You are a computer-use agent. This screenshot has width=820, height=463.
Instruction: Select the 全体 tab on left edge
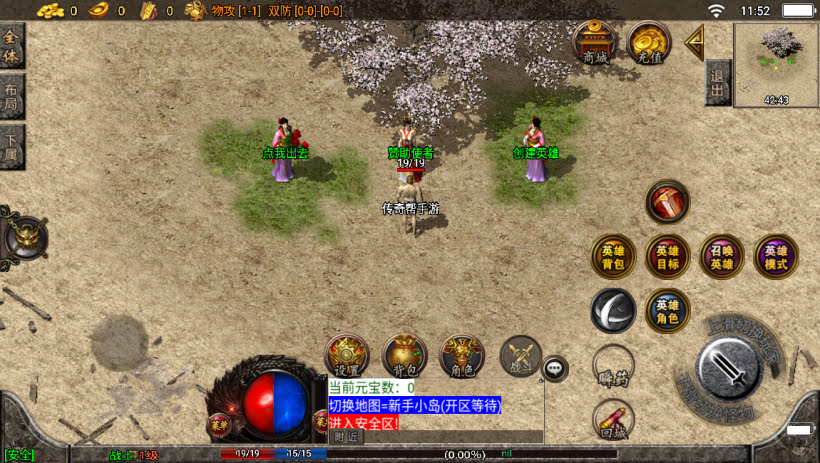click(11, 48)
